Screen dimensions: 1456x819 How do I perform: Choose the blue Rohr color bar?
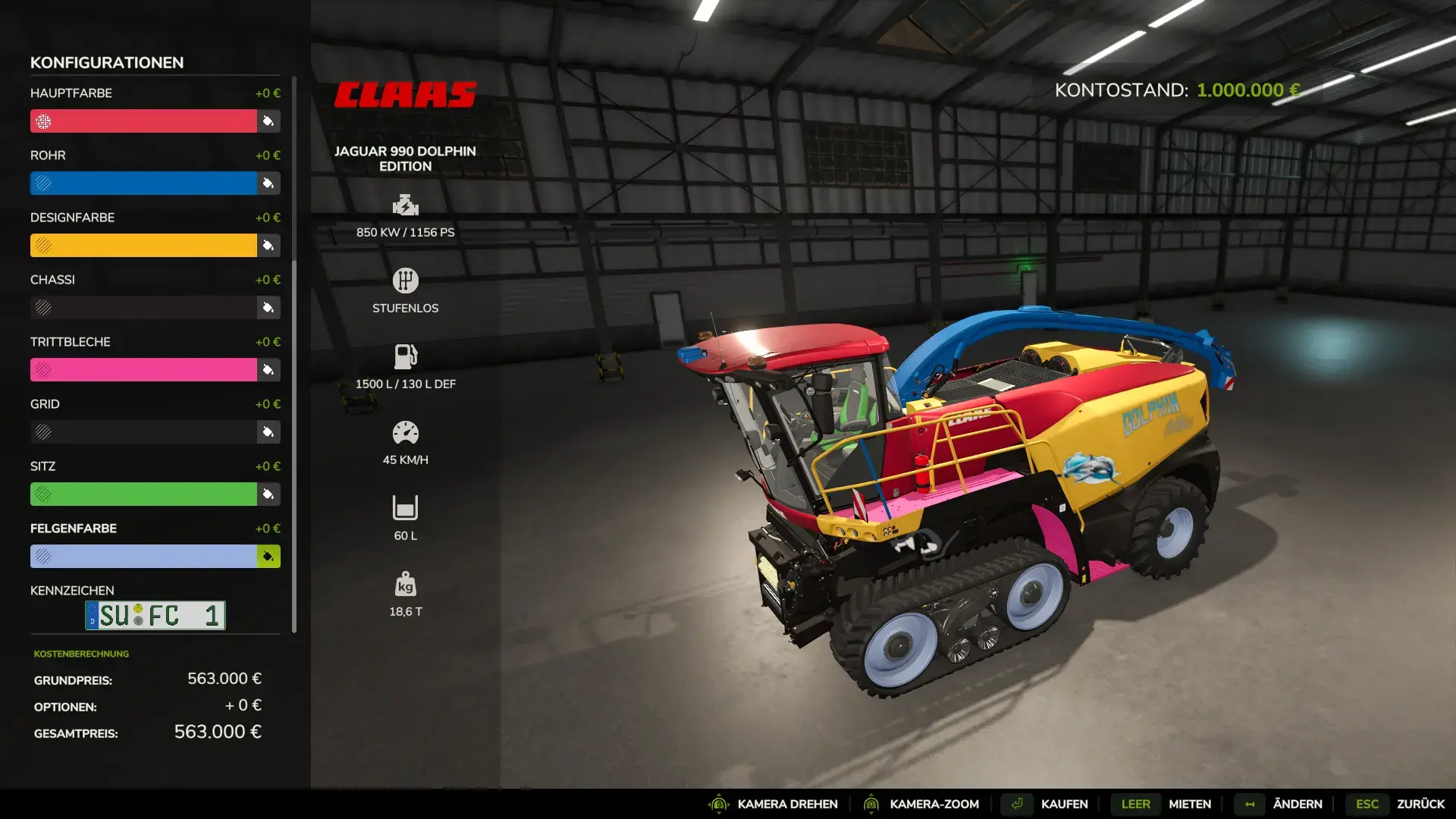[x=144, y=184]
